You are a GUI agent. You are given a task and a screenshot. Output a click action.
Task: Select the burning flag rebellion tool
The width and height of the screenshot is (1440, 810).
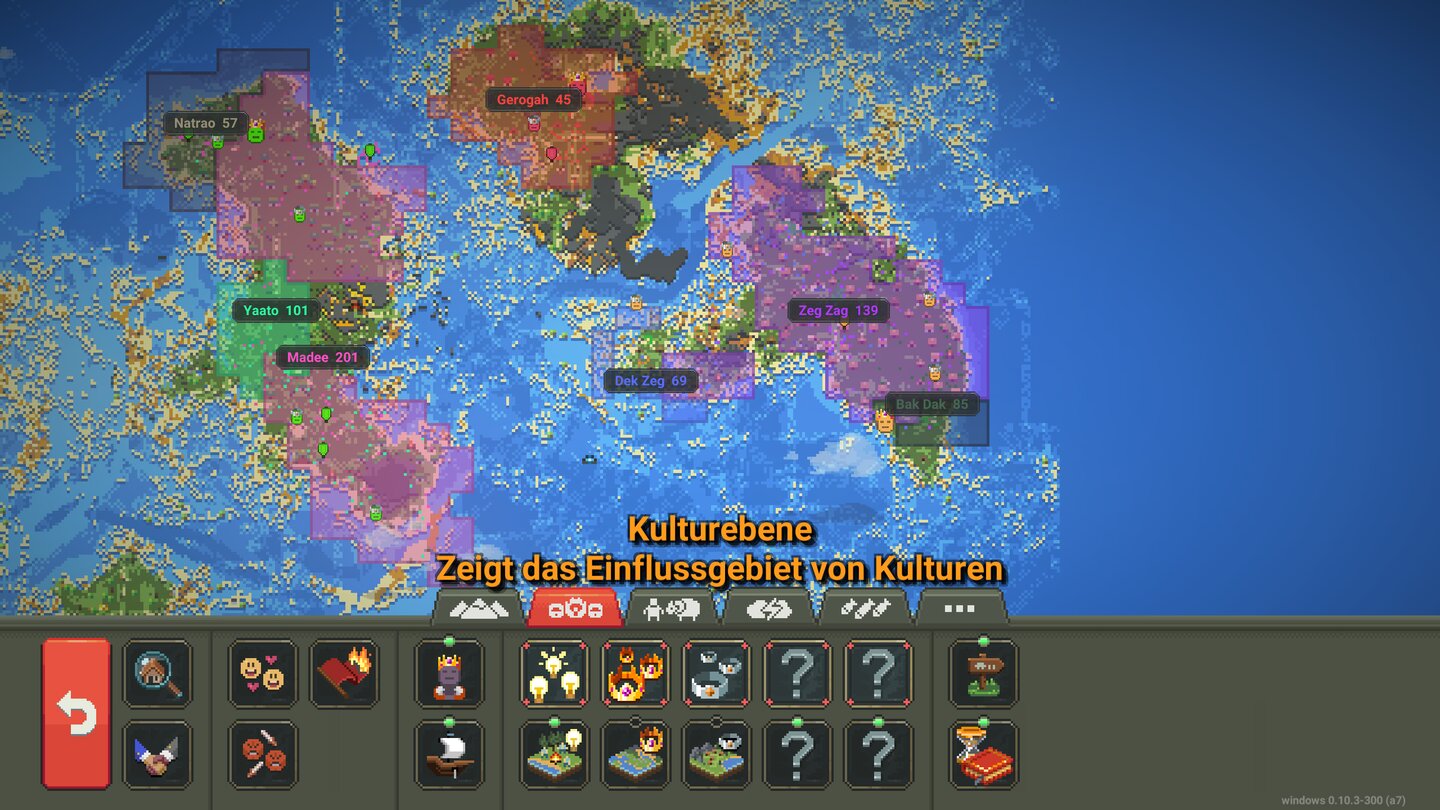point(346,675)
